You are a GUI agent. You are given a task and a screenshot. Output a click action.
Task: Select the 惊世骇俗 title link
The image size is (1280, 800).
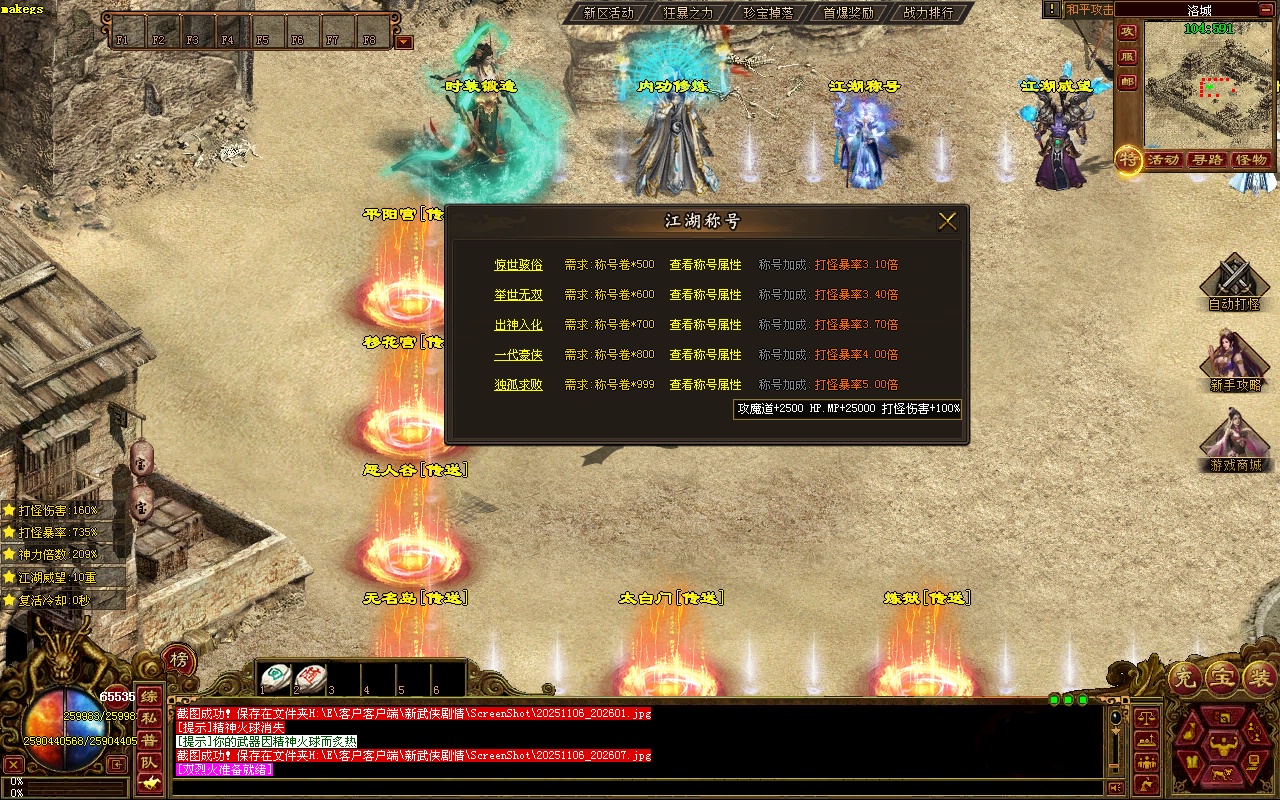click(518, 265)
